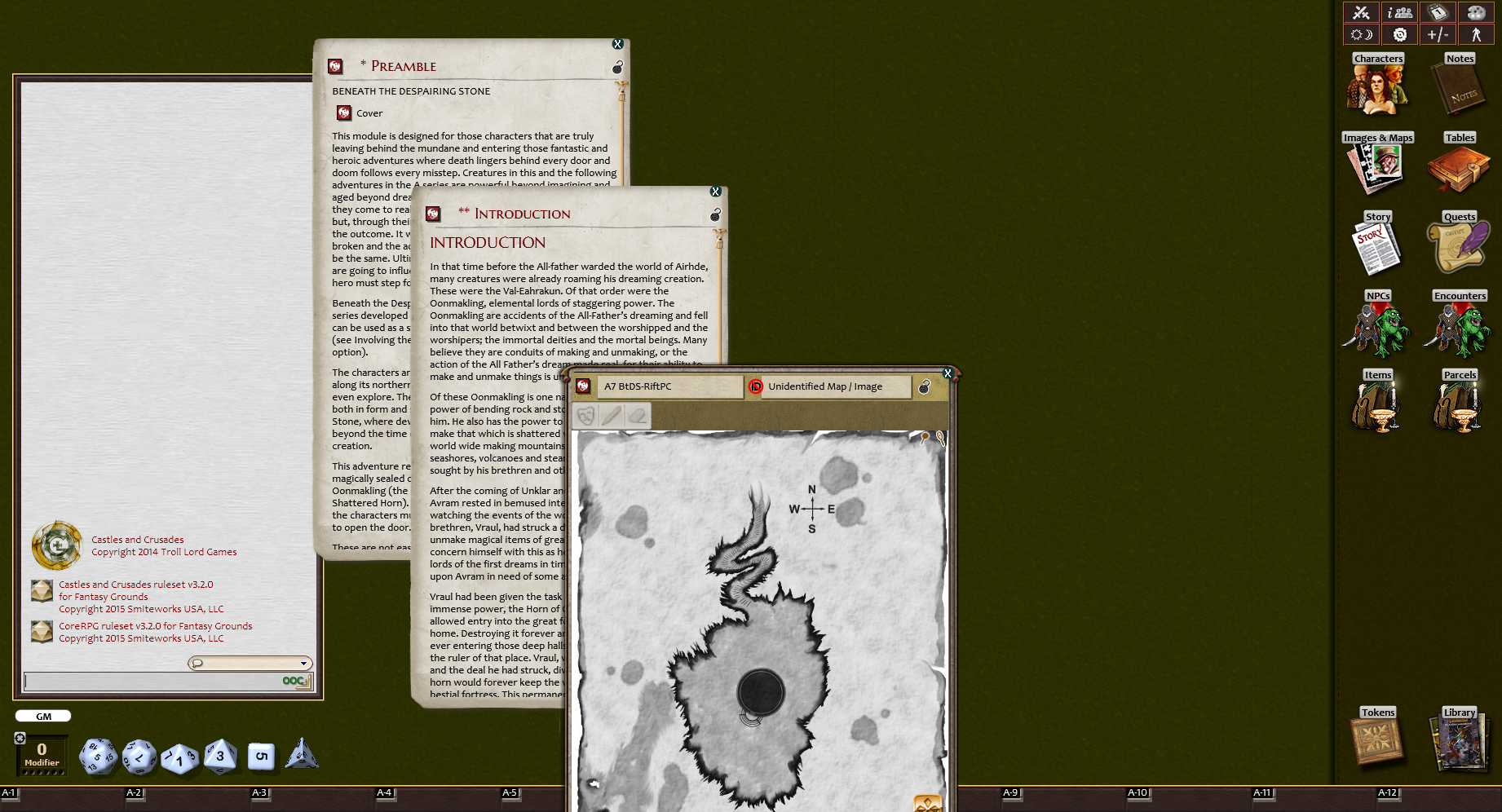Image resolution: width=1502 pixels, height=812 pixels.
Task: Click the magnifying glass zoom icon on the map
Action: pos(939,438)
